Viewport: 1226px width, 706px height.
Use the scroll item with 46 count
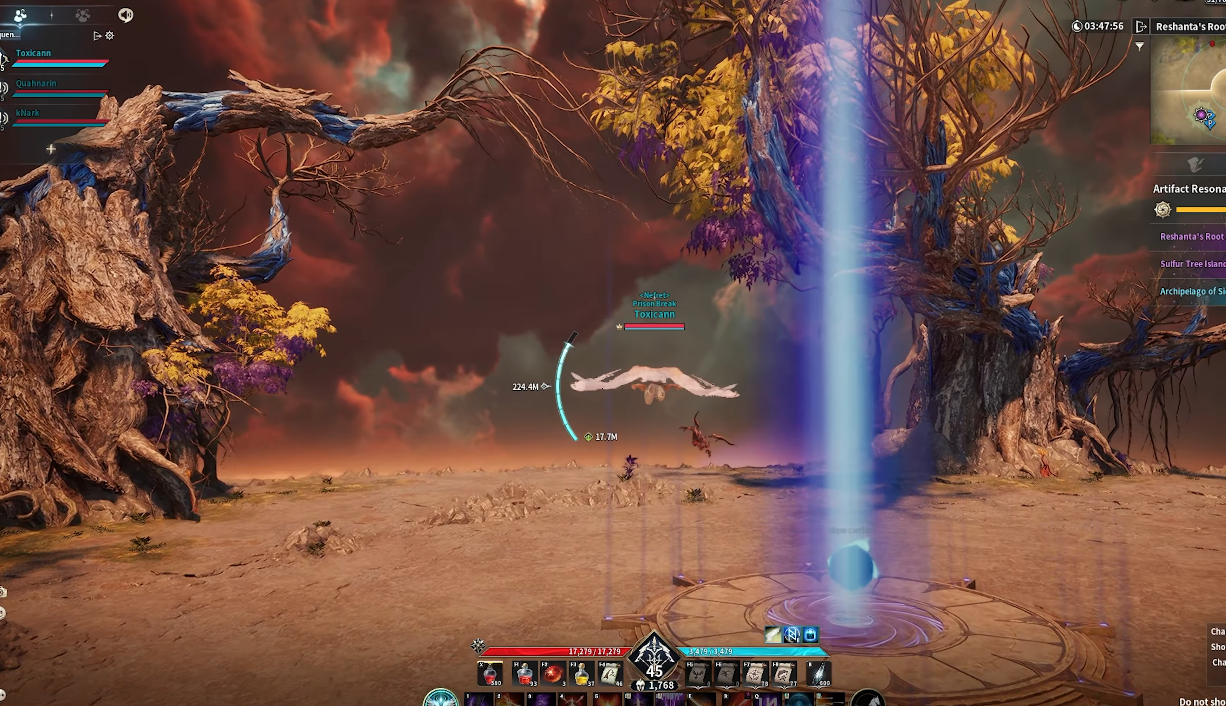pyautogui.click(x=611, y=674)
